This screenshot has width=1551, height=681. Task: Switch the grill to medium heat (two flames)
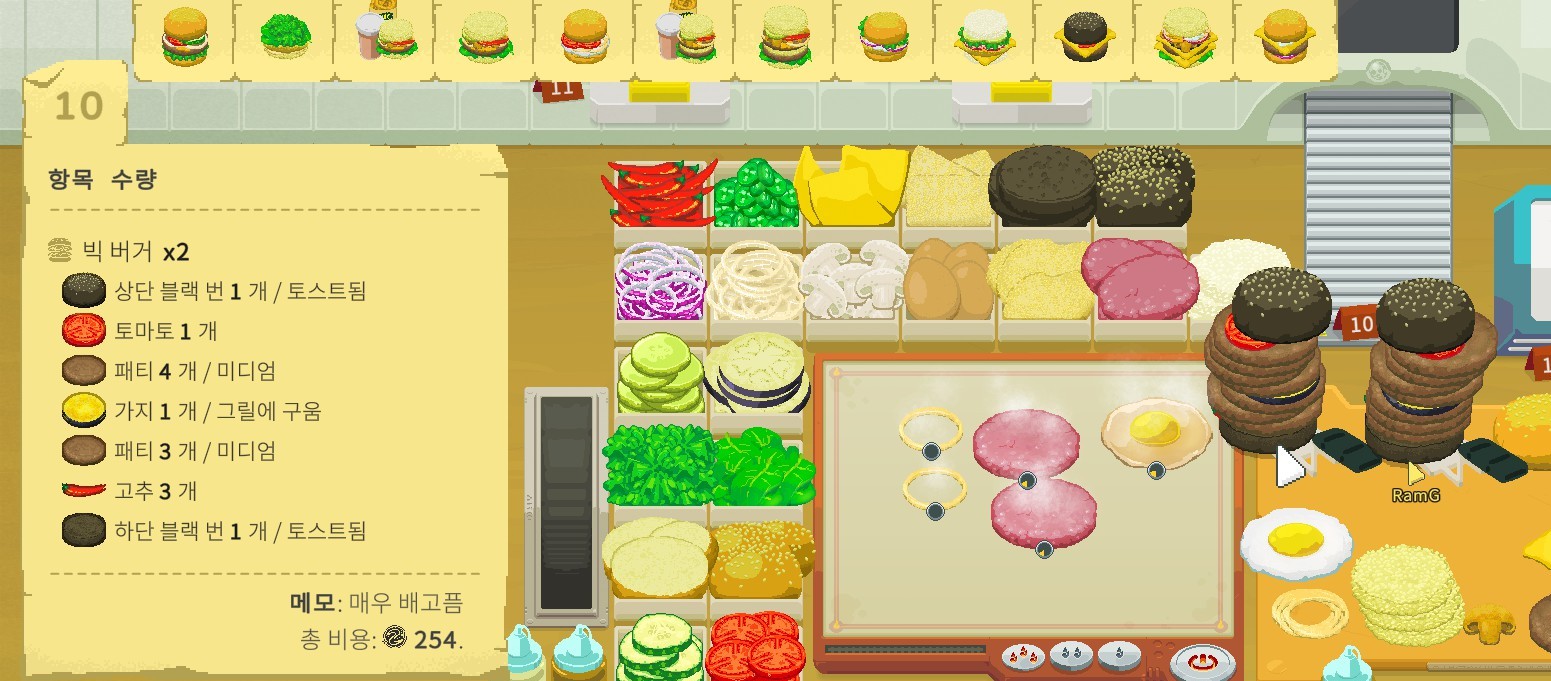tap(1071, 656)
